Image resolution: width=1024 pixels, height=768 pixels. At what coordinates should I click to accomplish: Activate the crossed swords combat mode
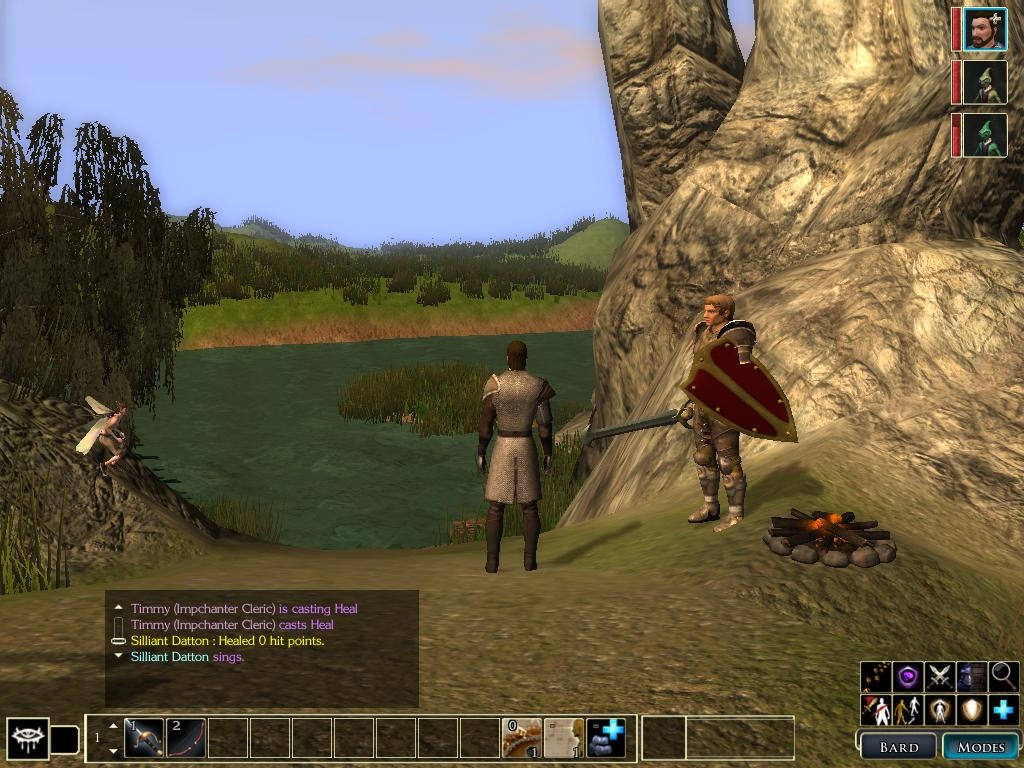(940, 677)
